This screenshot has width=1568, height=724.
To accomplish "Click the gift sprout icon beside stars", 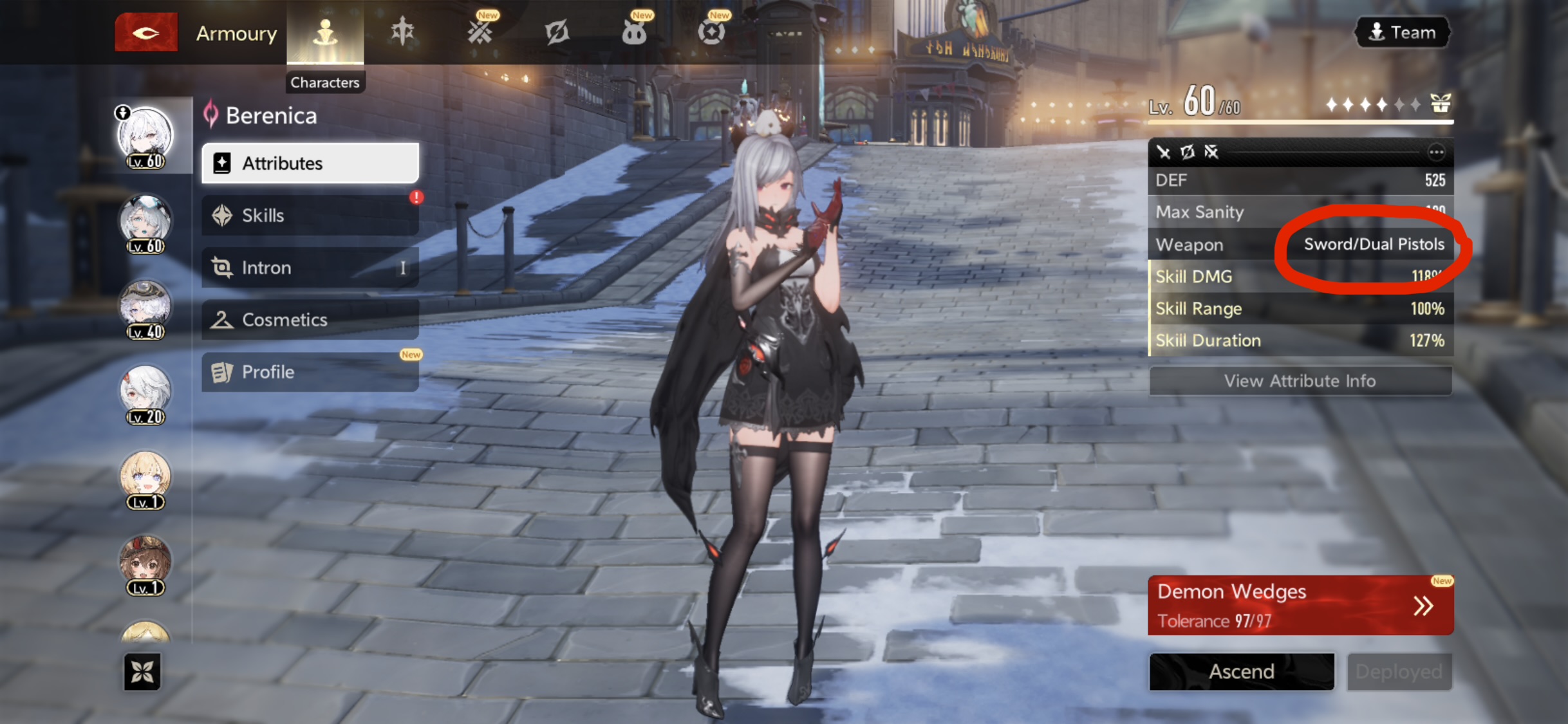I will 1441,103.
